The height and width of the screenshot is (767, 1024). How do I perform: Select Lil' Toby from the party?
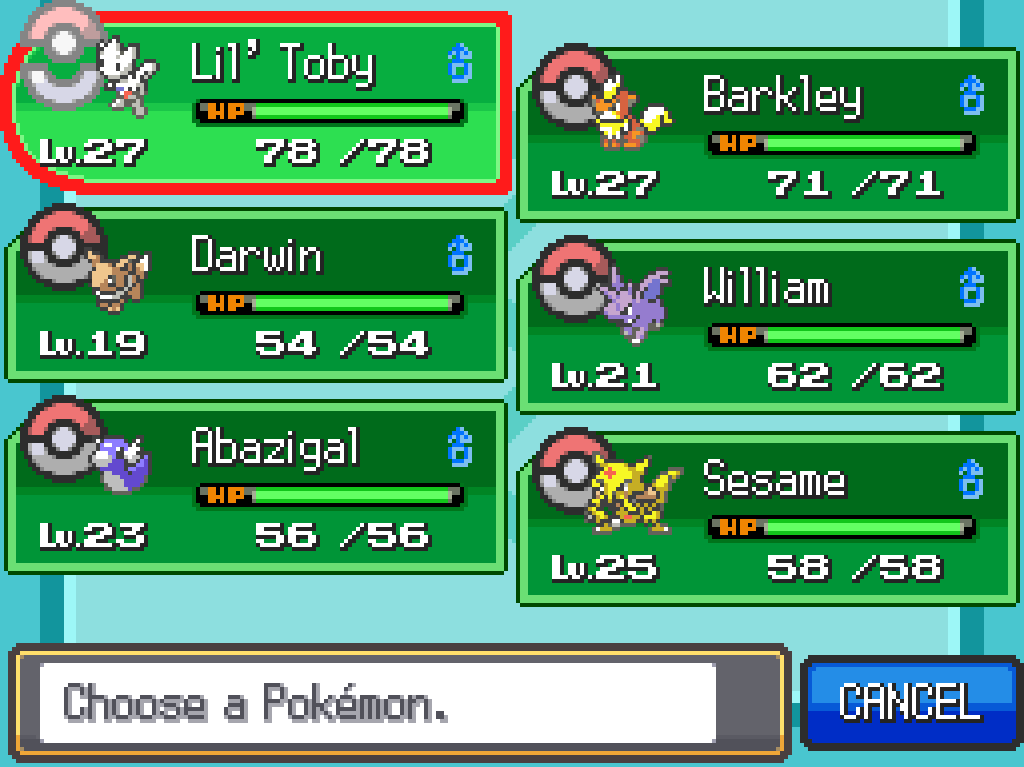[260, 102]
